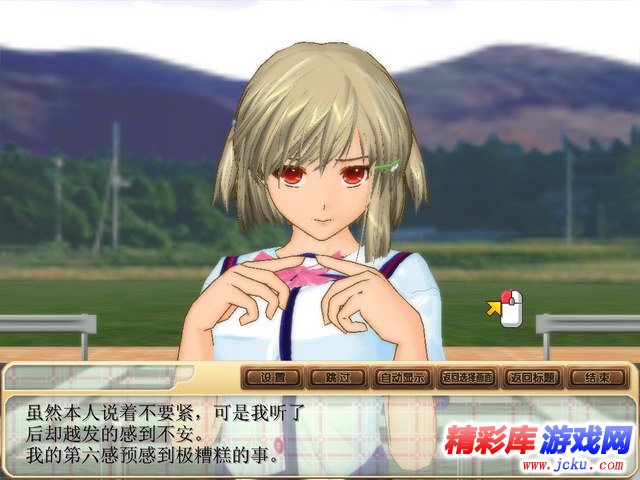
Task: Select the 结束 end game button
Action: point(598,378)
